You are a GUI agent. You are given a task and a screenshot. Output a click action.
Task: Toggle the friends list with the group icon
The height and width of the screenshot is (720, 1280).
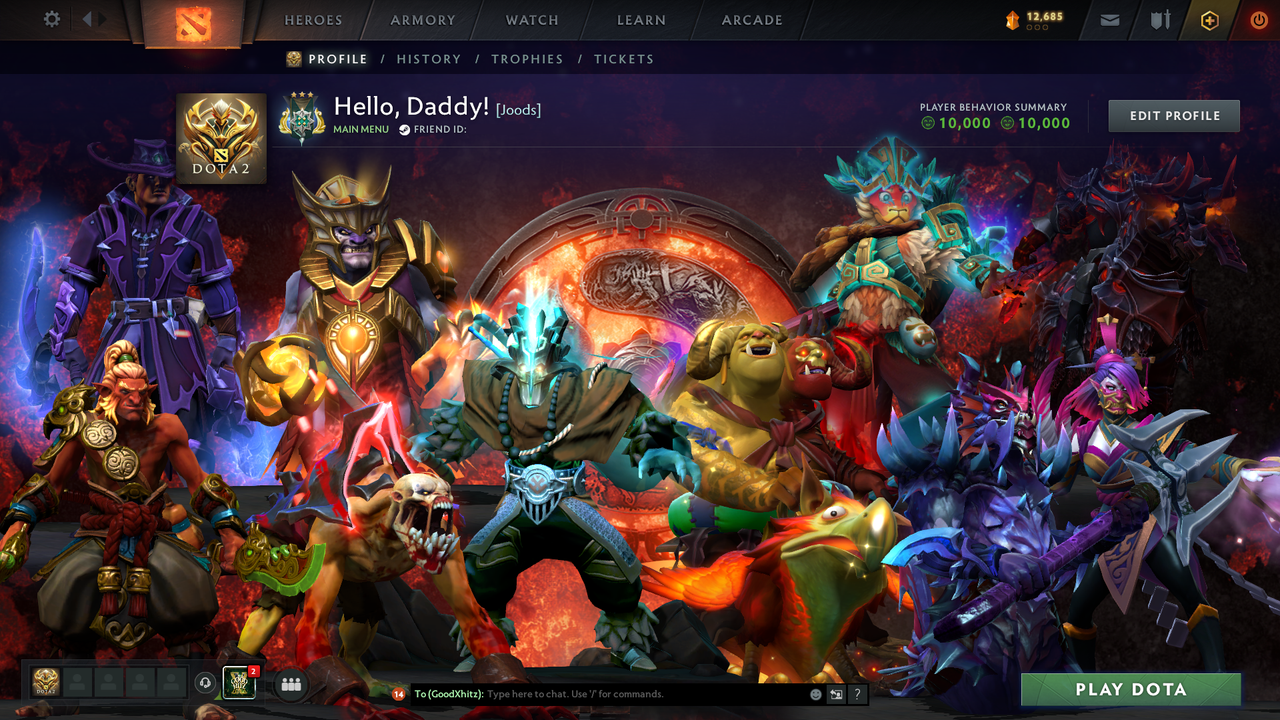291,684
